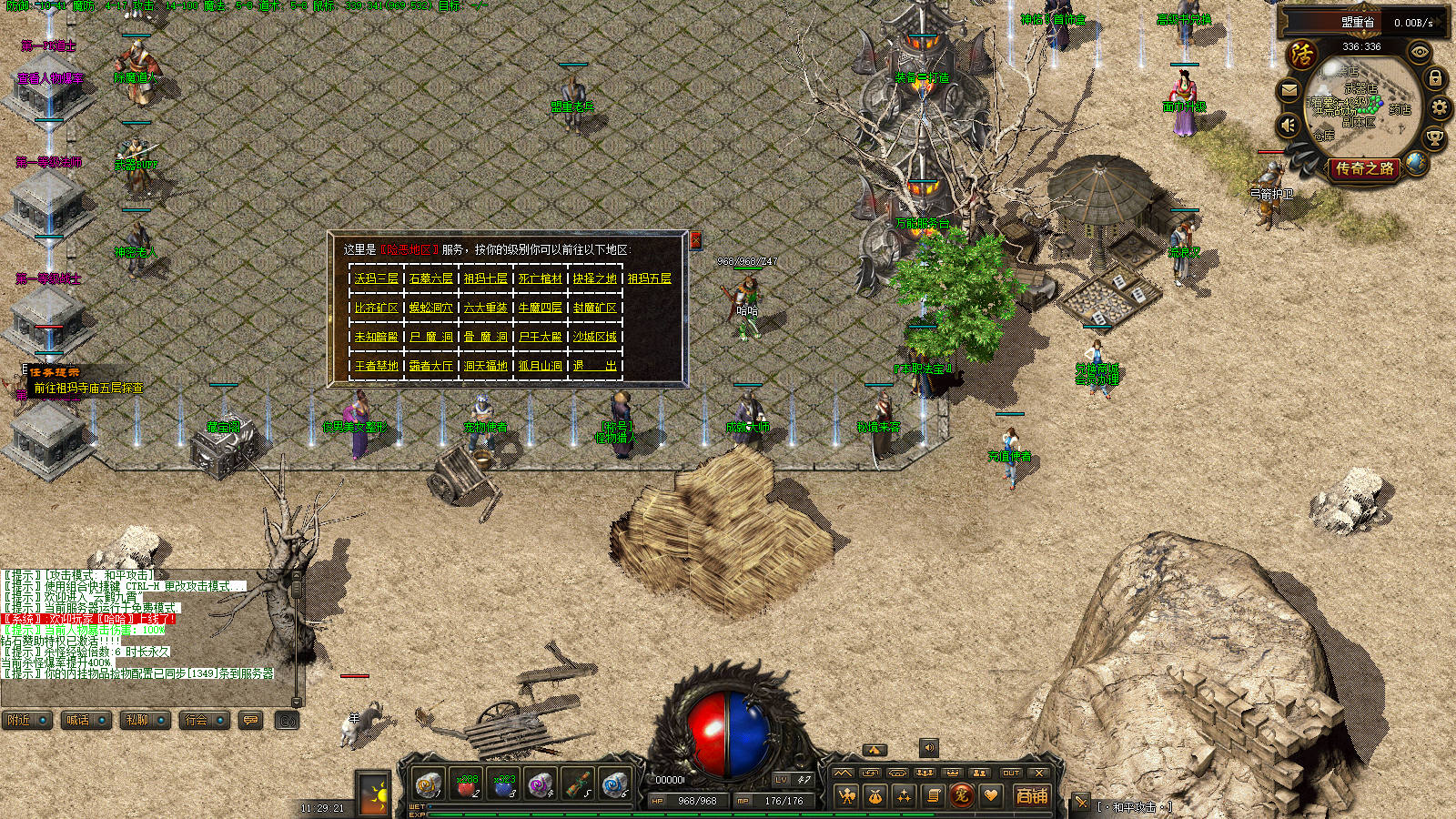The height and width of the screenshot is (819, 1456).
Task: Toggle the eye visibility icon by the minimap
Action: coord(1420,53)
